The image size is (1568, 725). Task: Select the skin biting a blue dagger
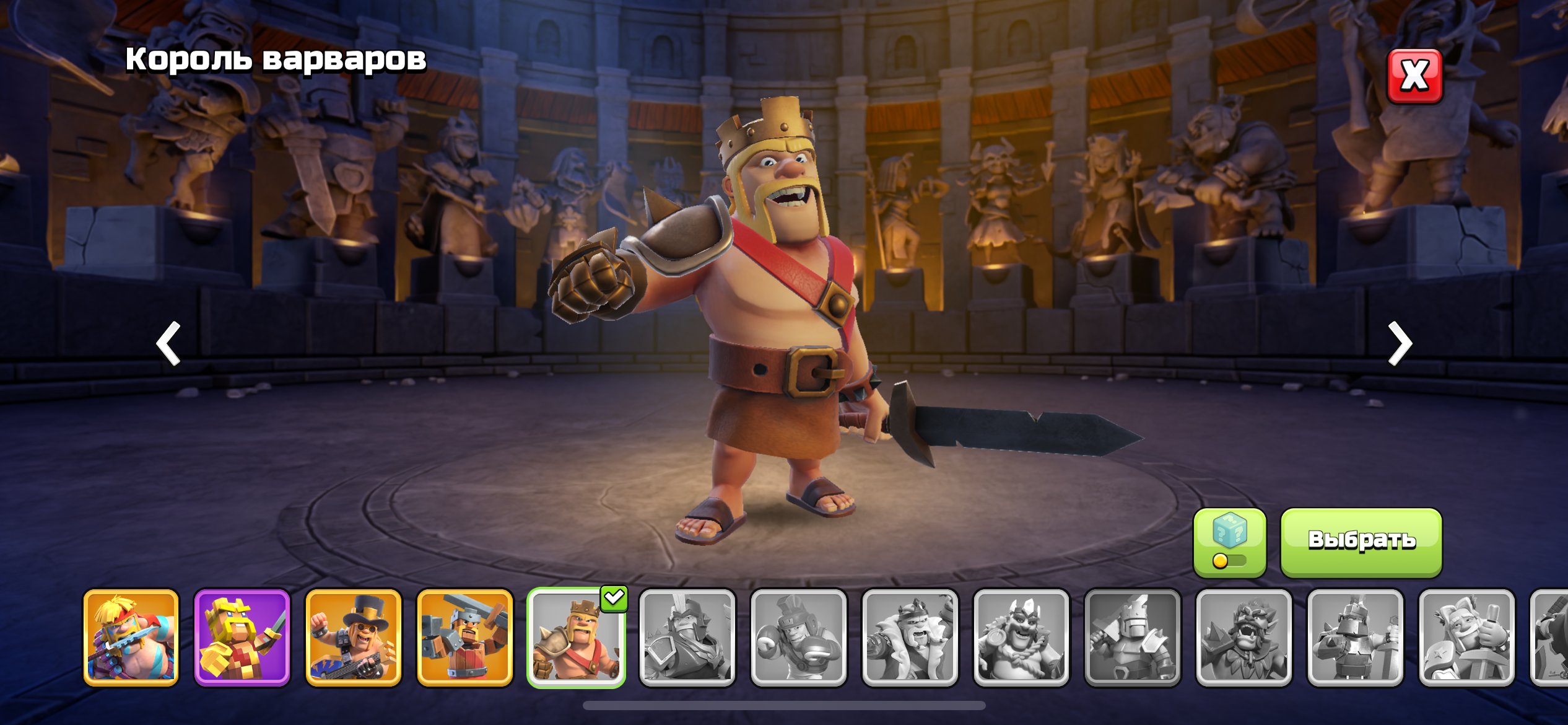(x=131, y=638)
